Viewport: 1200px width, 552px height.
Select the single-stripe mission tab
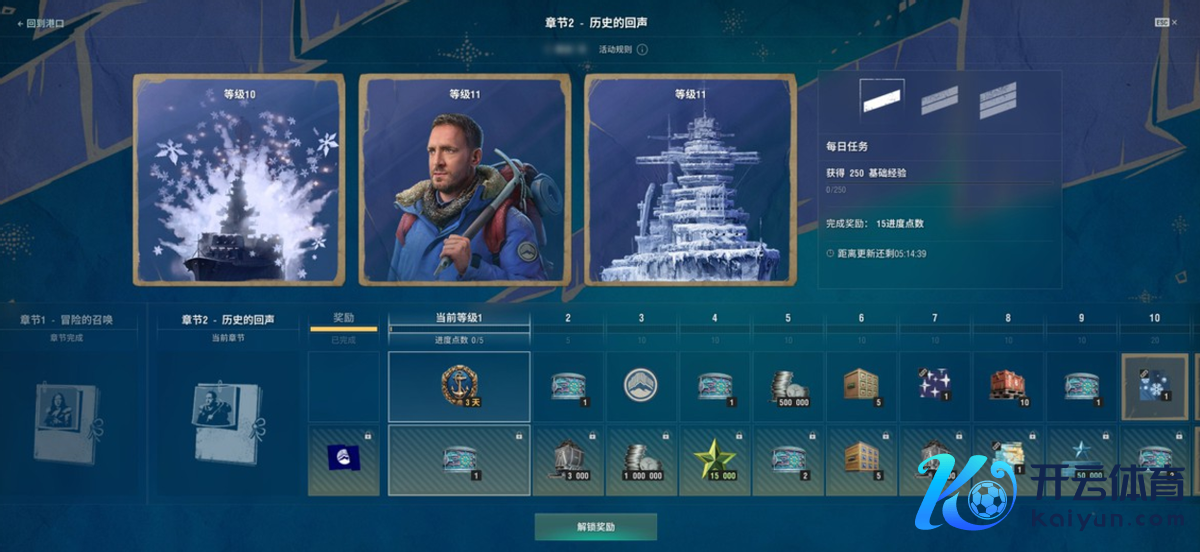(x=882, y=97)
